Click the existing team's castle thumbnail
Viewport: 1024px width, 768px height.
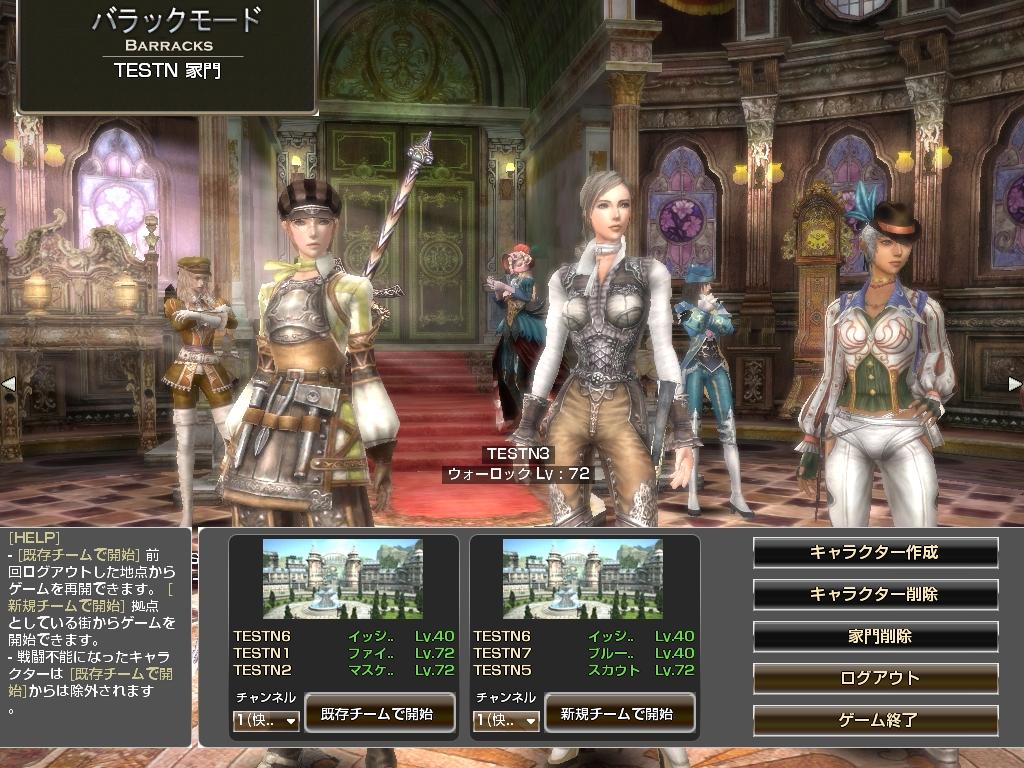point(342,579)
